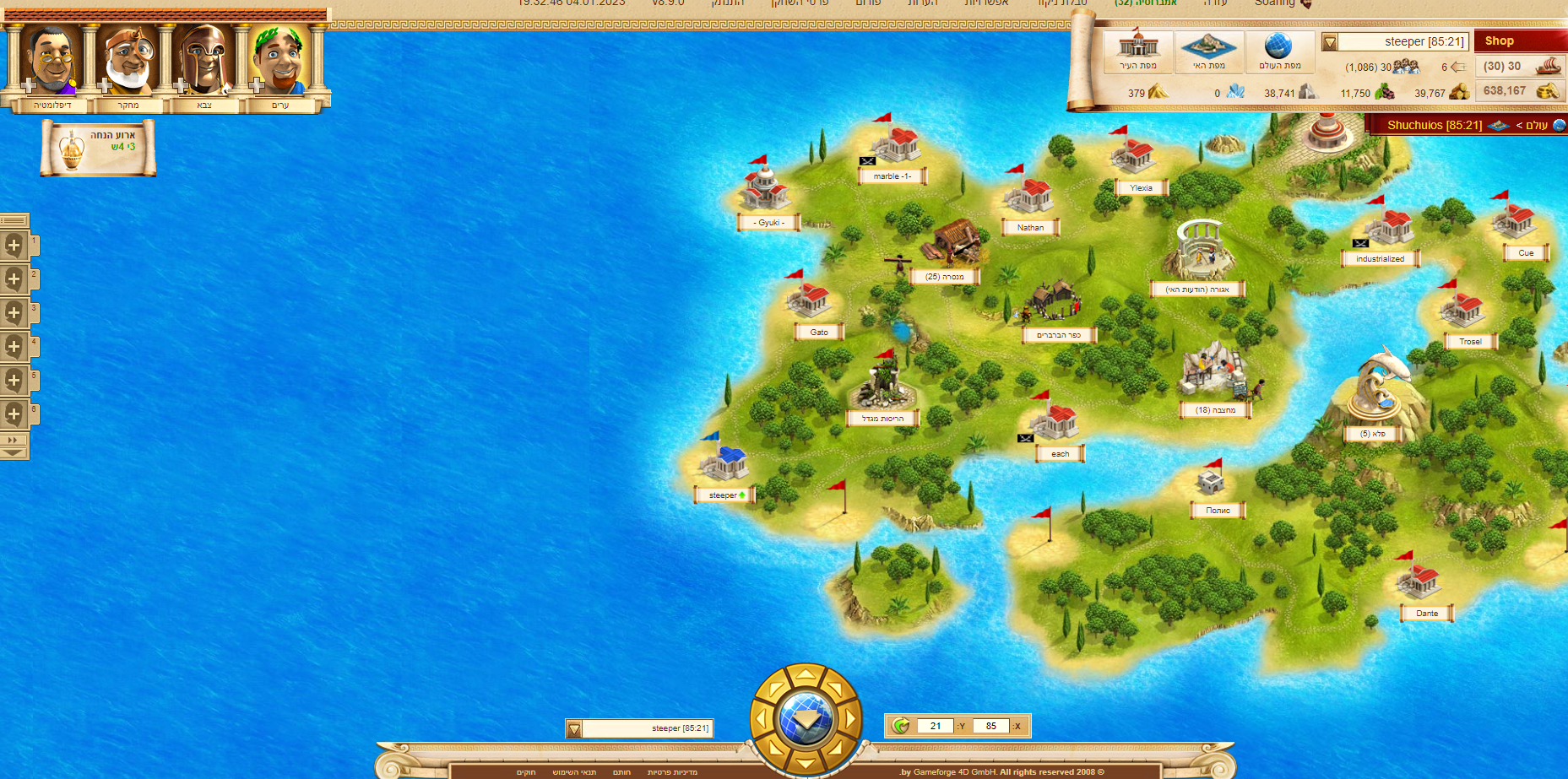The height and width of the screenshot is (779, 1568).
Task: Switch to the island map view
Action: [x=1208, y=51]
